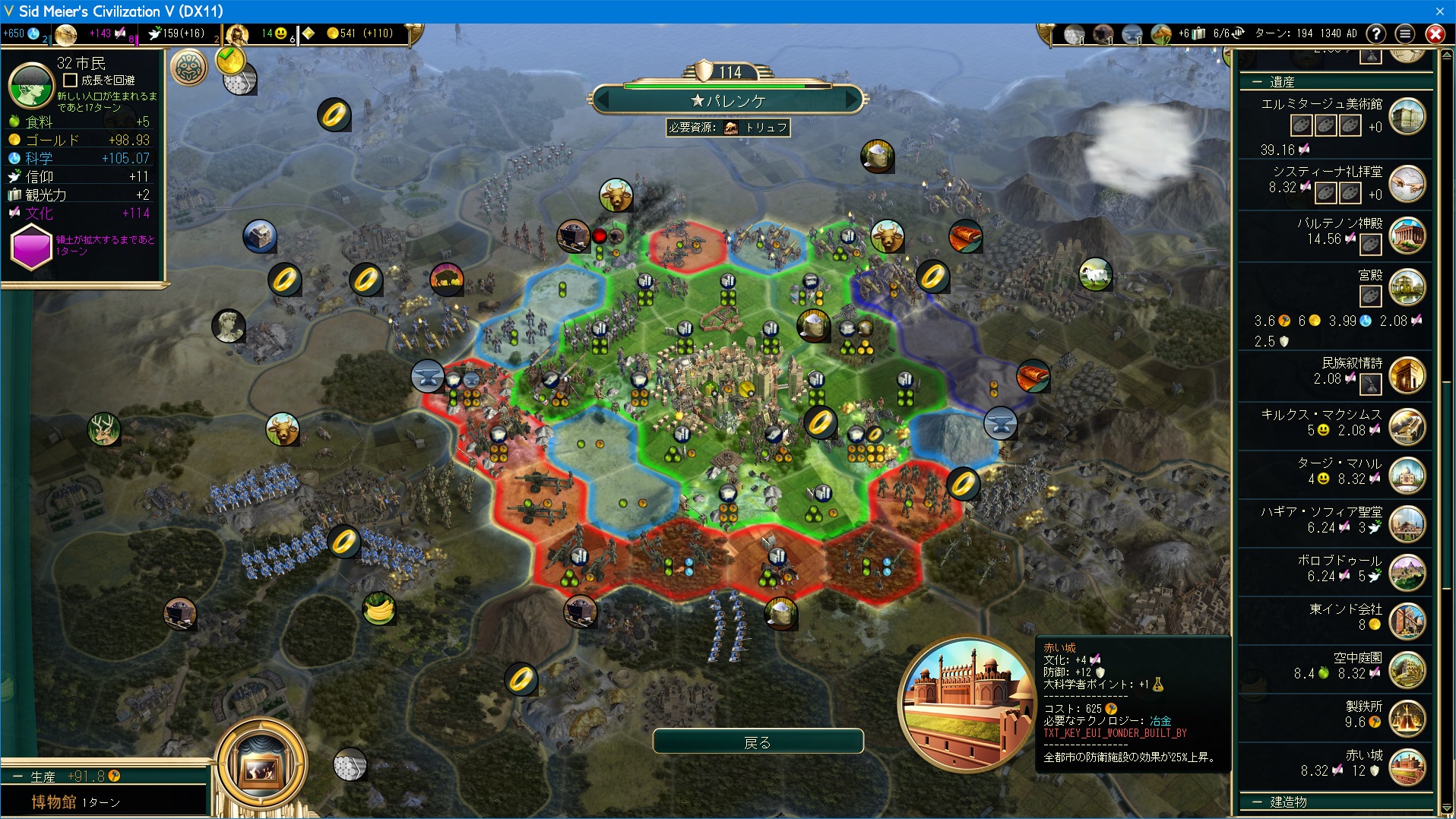1456x819 pixels.
Task: Toggle the 成長を回避 avoid growth checkbox
Action: click(71, 80)
